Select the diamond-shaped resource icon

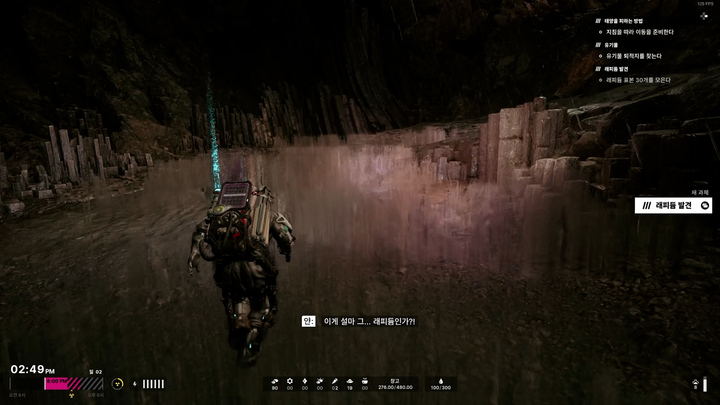pyautogui.click(x=304, y=381)
